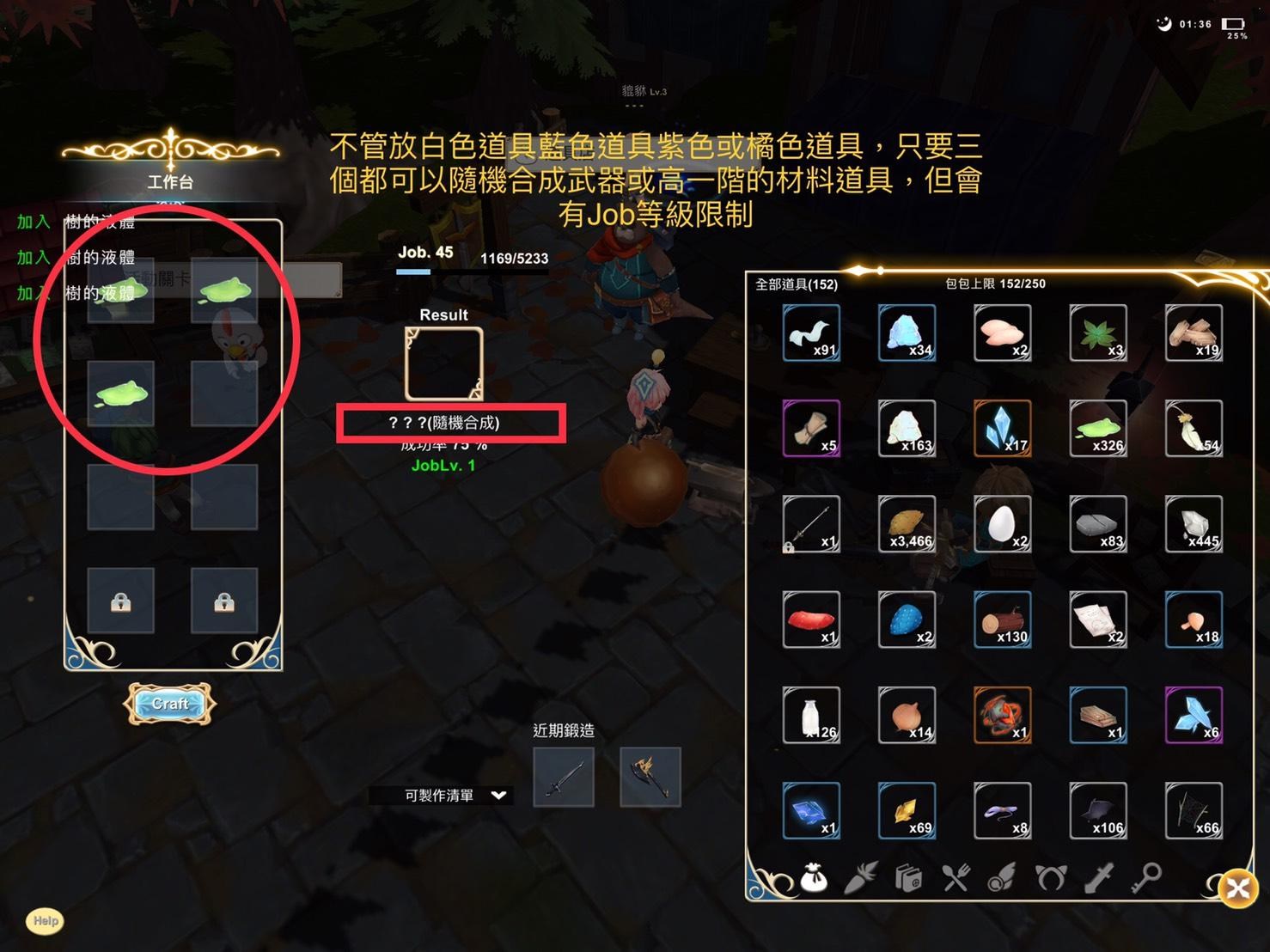This screenshot has height=952, width=1270.
Task: Select the orange-framed blue crystal x17 slot
Action: pyautogui.click(x=1003, y=428)
